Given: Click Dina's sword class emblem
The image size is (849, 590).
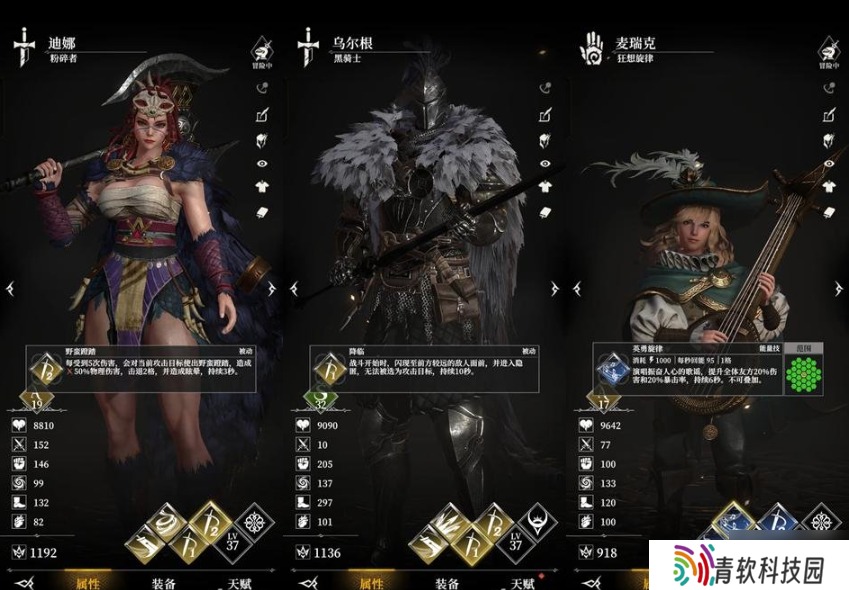Looking at the screenshot, I should [24, 47].
